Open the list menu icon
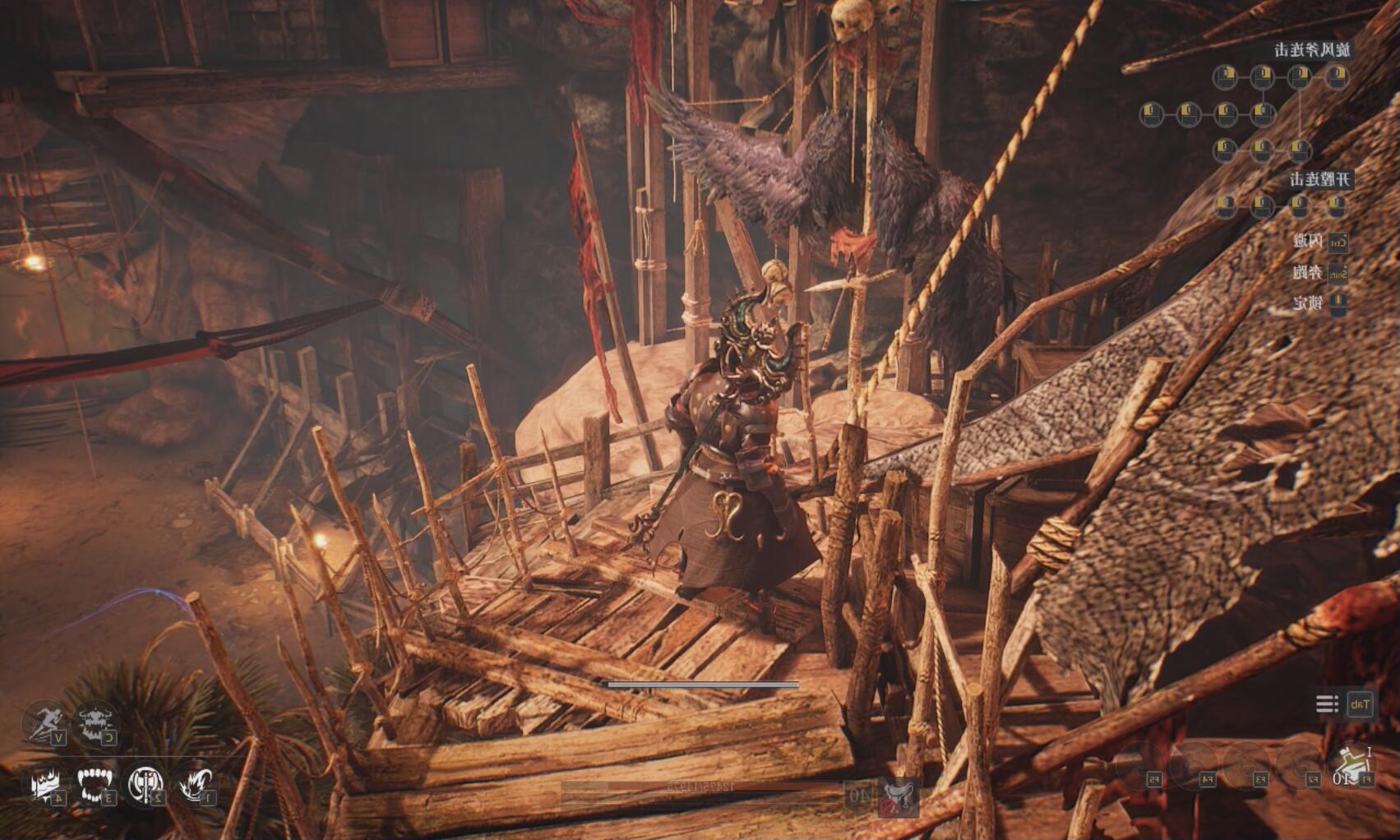This screenshot has height=840, width=1400. click(x=1326, y=704)
